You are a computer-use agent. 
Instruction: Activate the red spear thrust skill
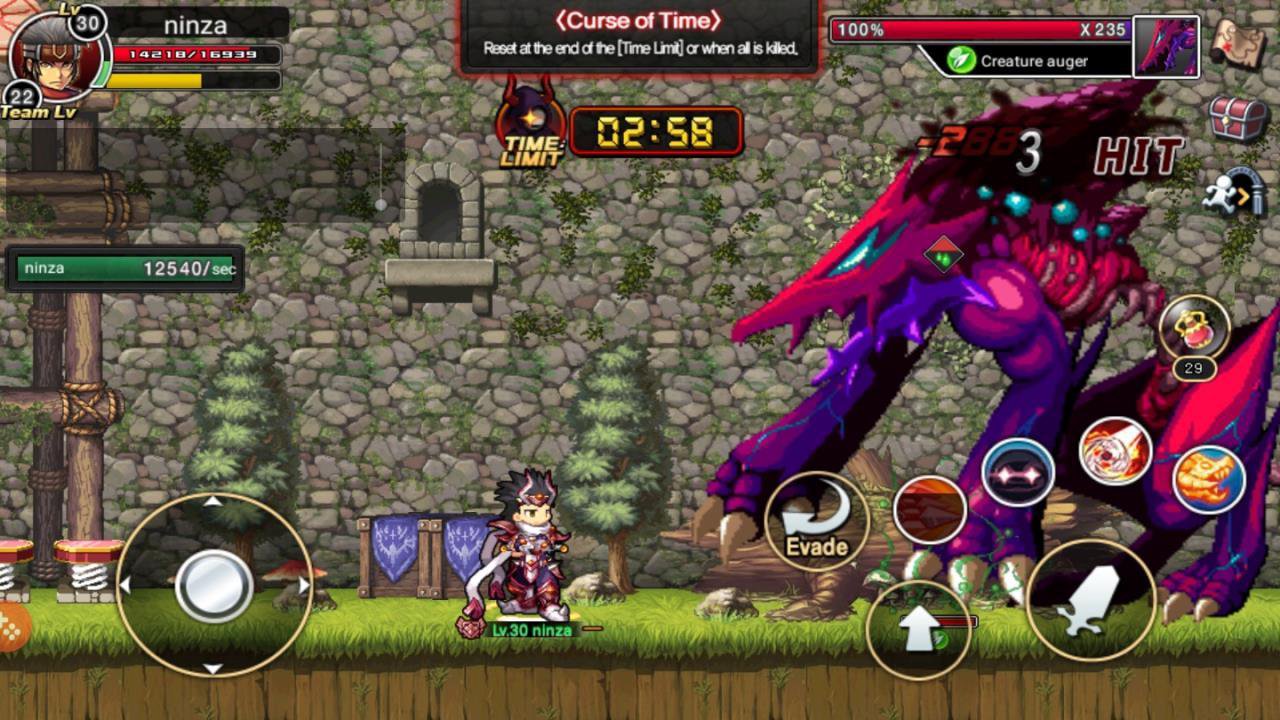click(929, 509)
